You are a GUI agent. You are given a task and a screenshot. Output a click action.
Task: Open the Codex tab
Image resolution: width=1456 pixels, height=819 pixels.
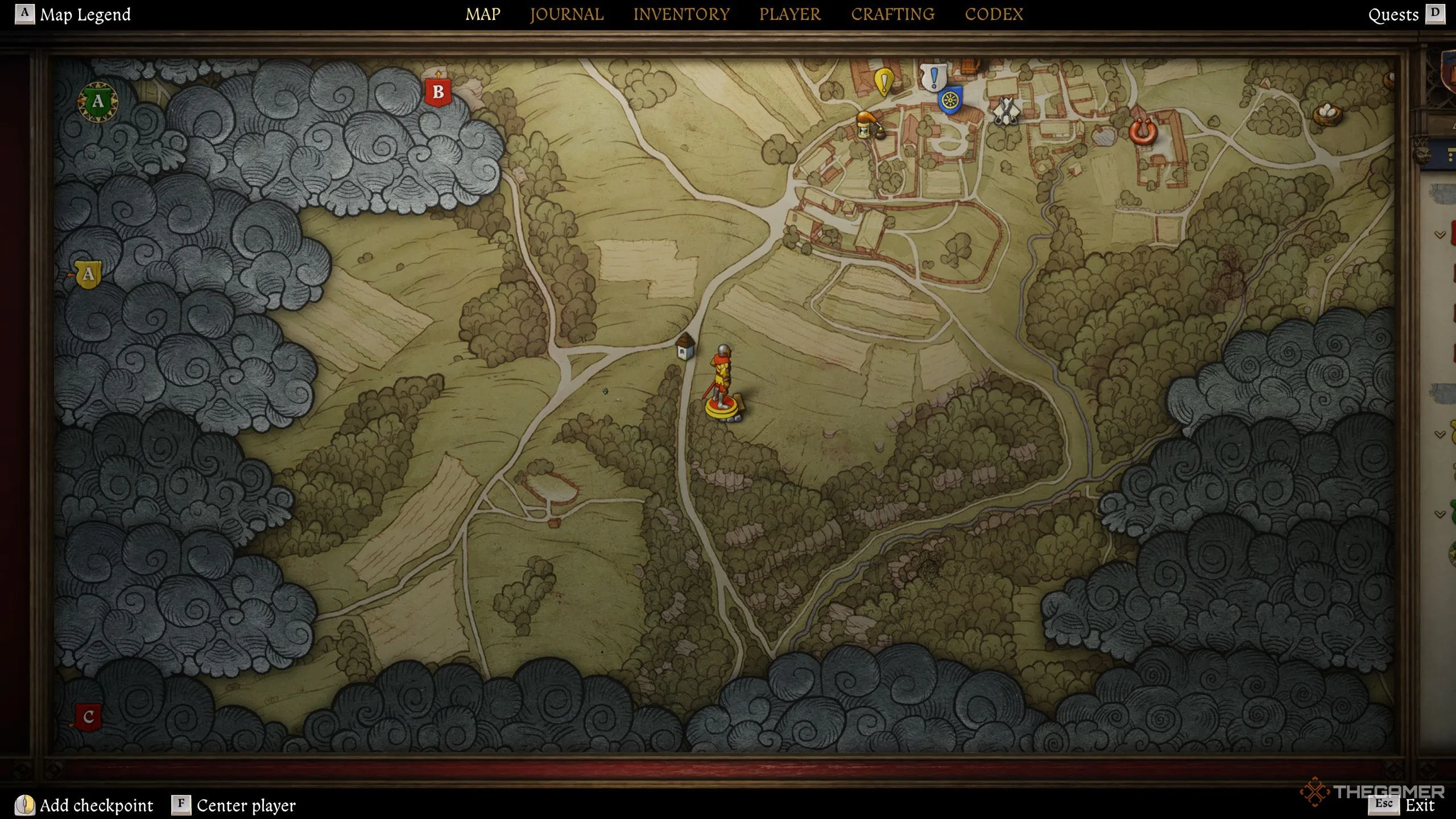994,14
